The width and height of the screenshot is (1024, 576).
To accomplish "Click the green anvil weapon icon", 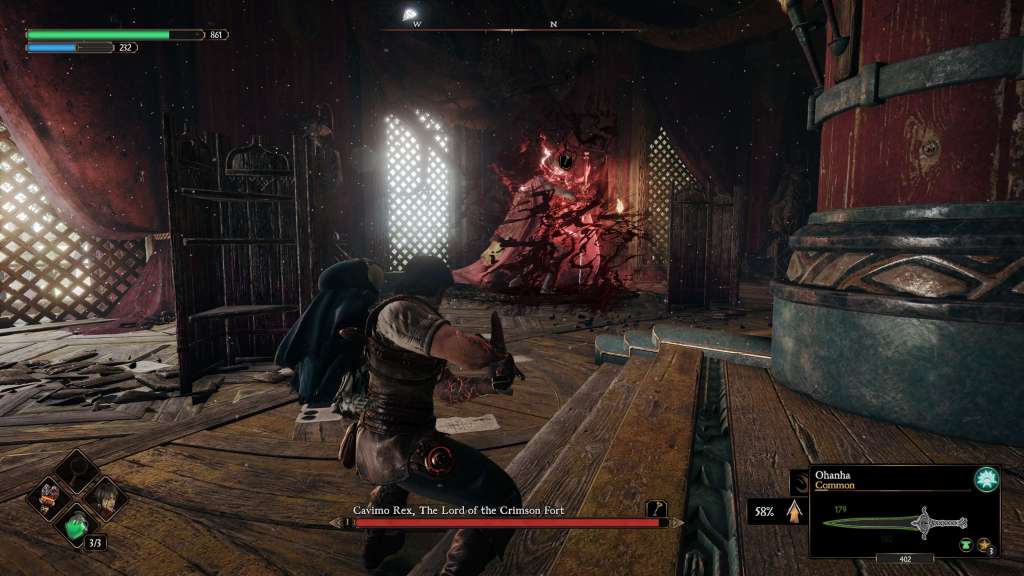I will (966, 545).
